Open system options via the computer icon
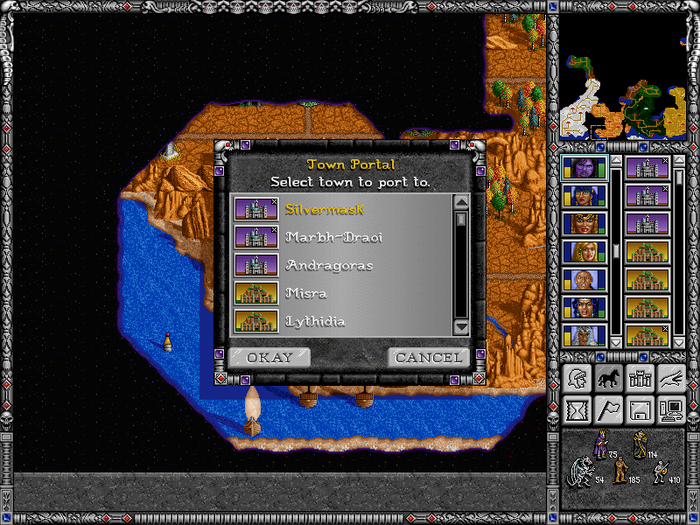The image size is (700, 525). click(x=670, y=410)
